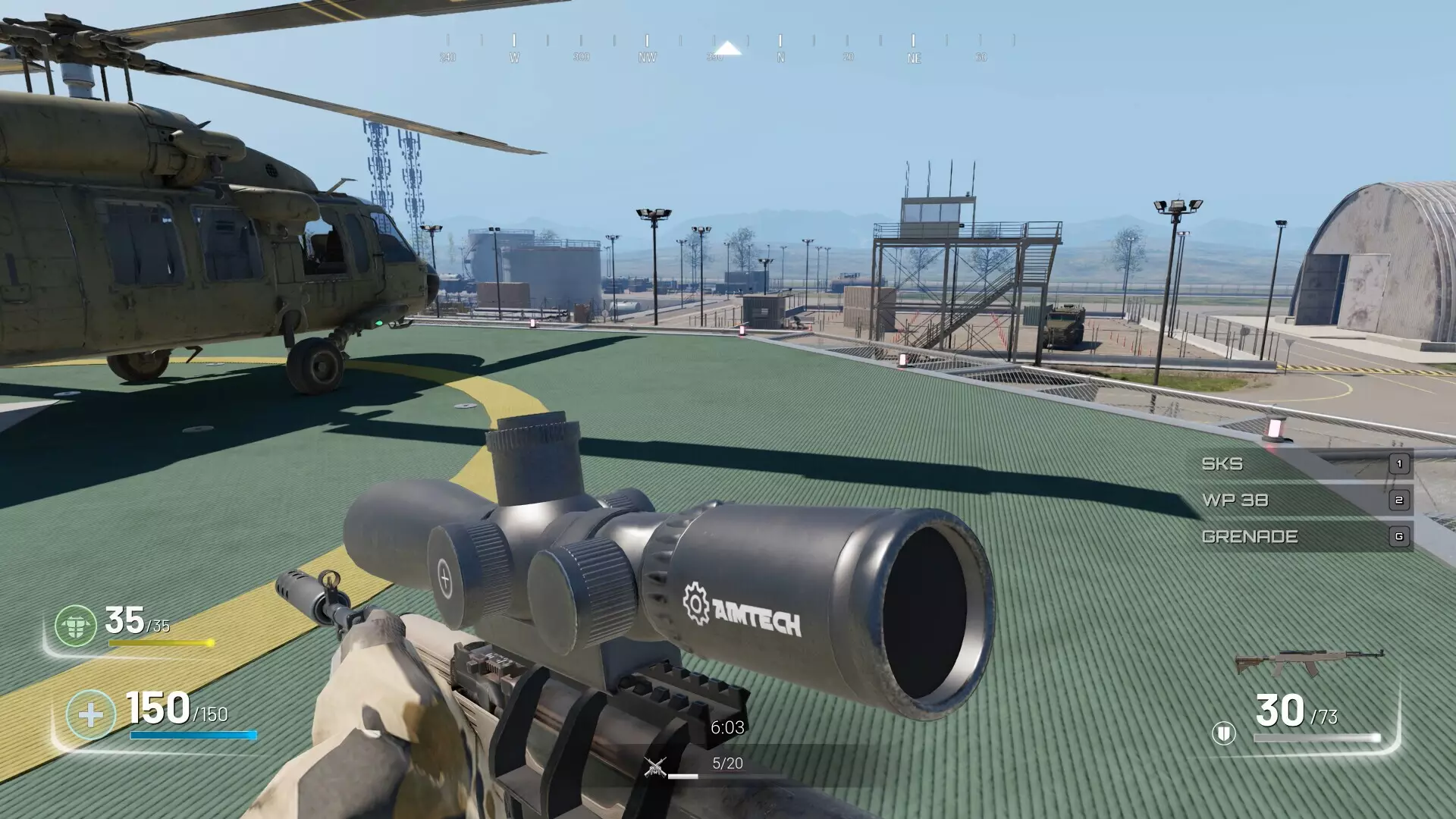Click the shield icon beside ammo
1456x819 pixels.
pos(1223,733)
